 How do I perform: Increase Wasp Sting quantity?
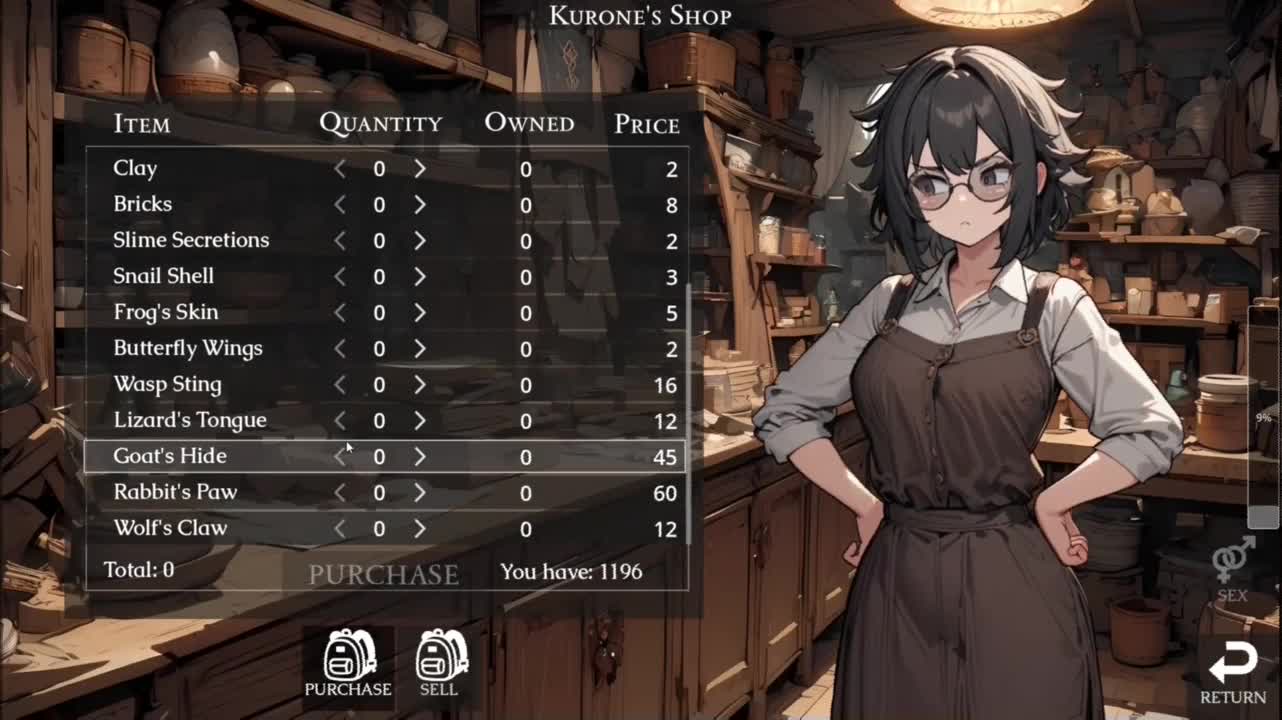420,385
